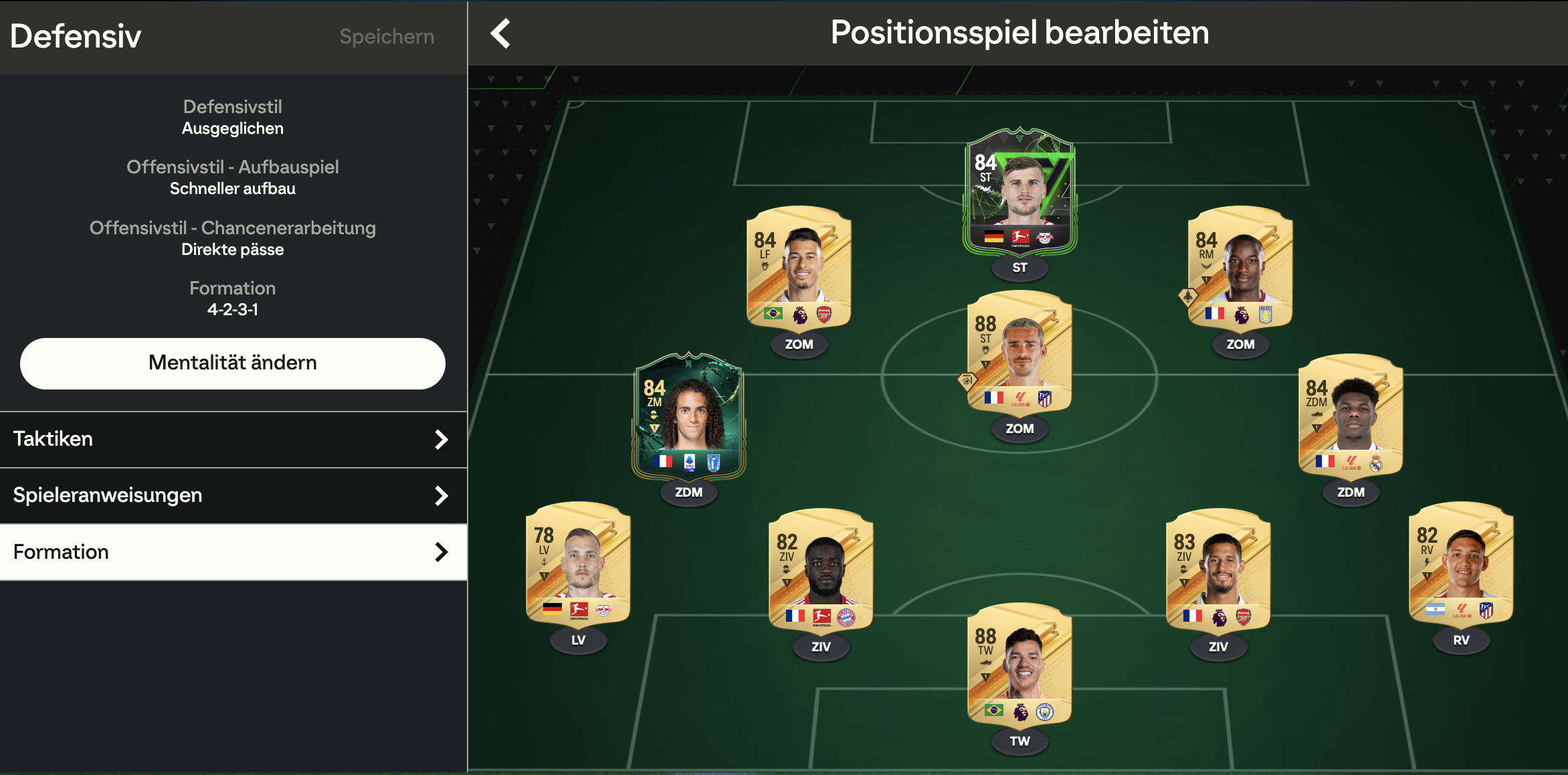1568x775 pixels.
Task: Choose the 84 RM player card
Action: click(1240, 268)
